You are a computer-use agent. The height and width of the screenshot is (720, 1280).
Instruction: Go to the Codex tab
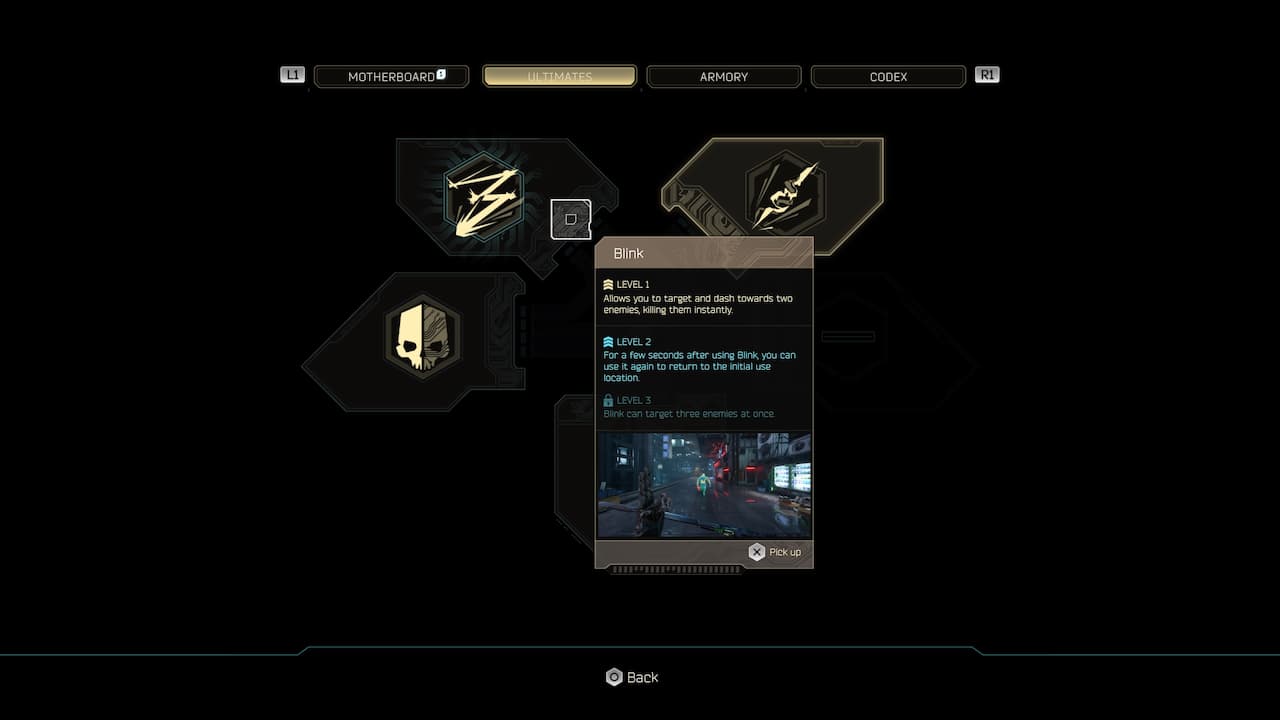(x=888, y=77)
